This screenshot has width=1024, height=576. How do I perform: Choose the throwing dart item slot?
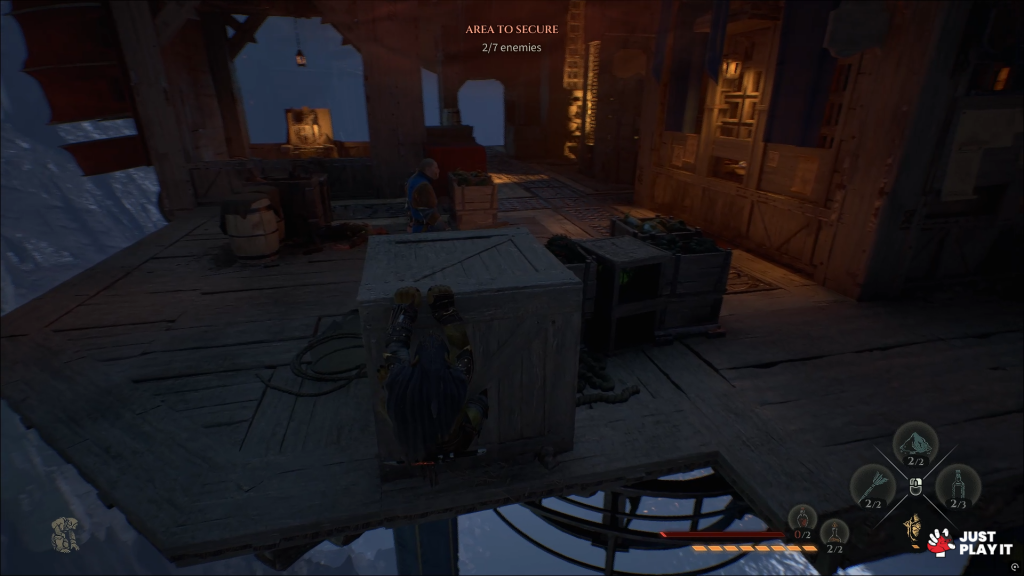pos(872,487)
